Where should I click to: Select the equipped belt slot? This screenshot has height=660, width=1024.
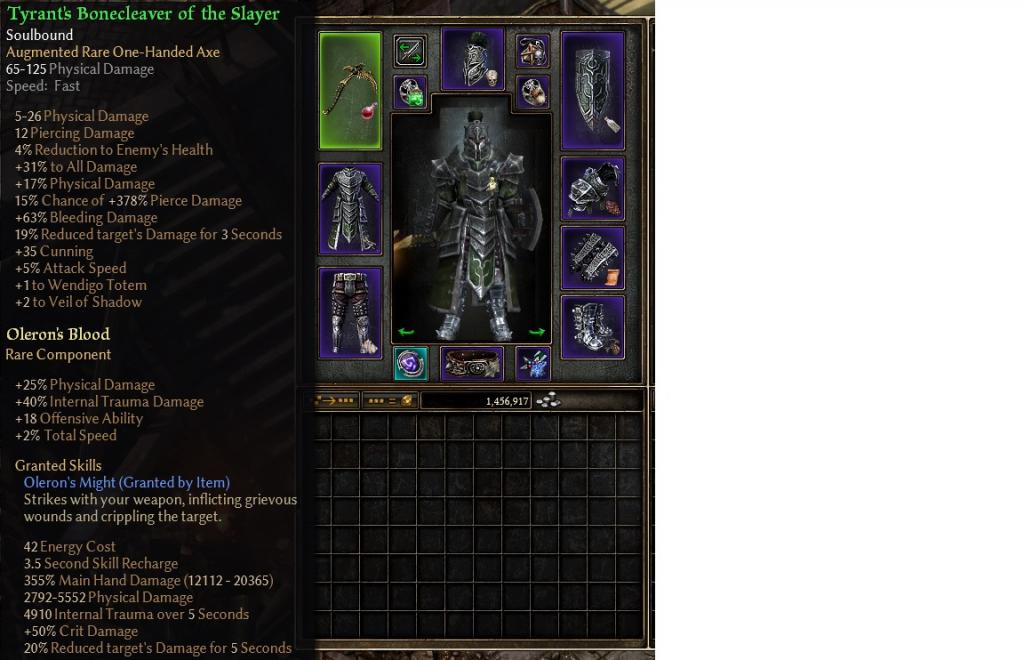tap(473, 364)
